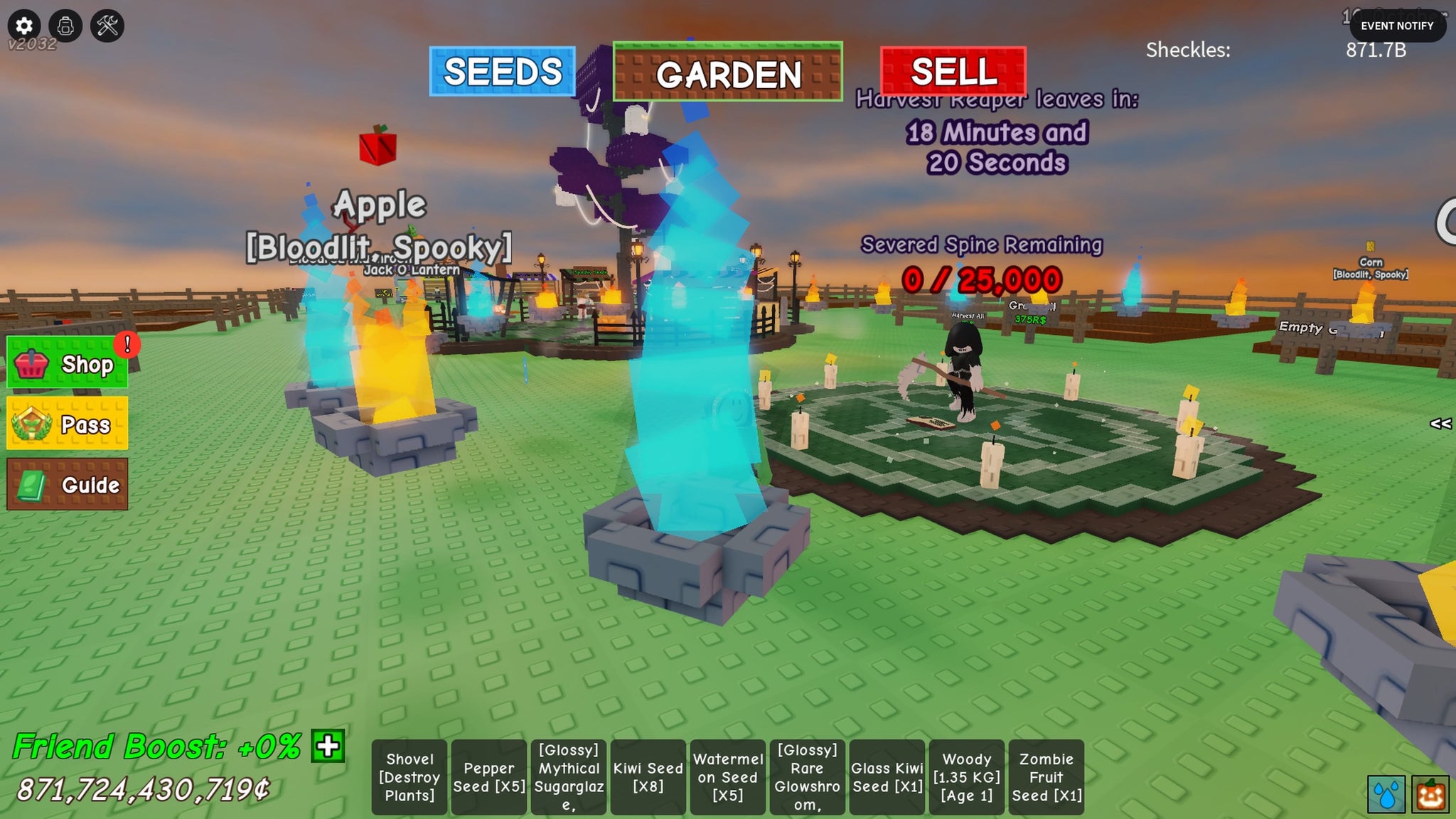Screen dimensions: 1456x819
Task: Go to the GARDEN
Action: [x=727, y=72]
